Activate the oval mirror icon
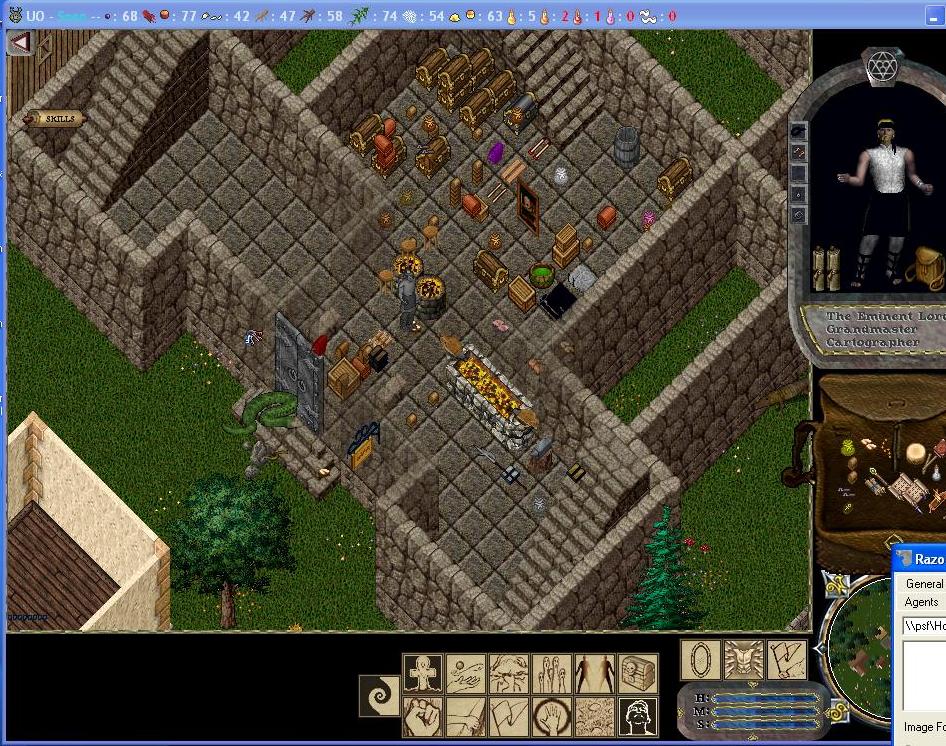 pyautogui.click(x=699, y=660)
